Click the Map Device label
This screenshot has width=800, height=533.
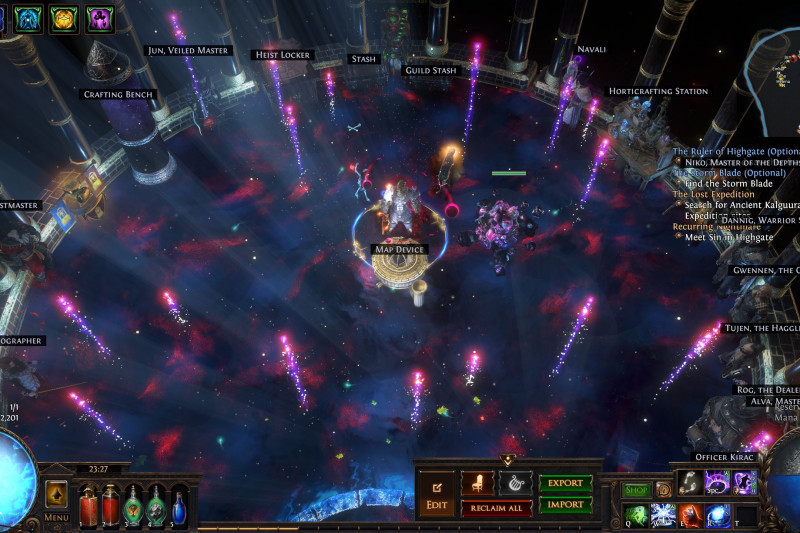(x=397, y=248)
